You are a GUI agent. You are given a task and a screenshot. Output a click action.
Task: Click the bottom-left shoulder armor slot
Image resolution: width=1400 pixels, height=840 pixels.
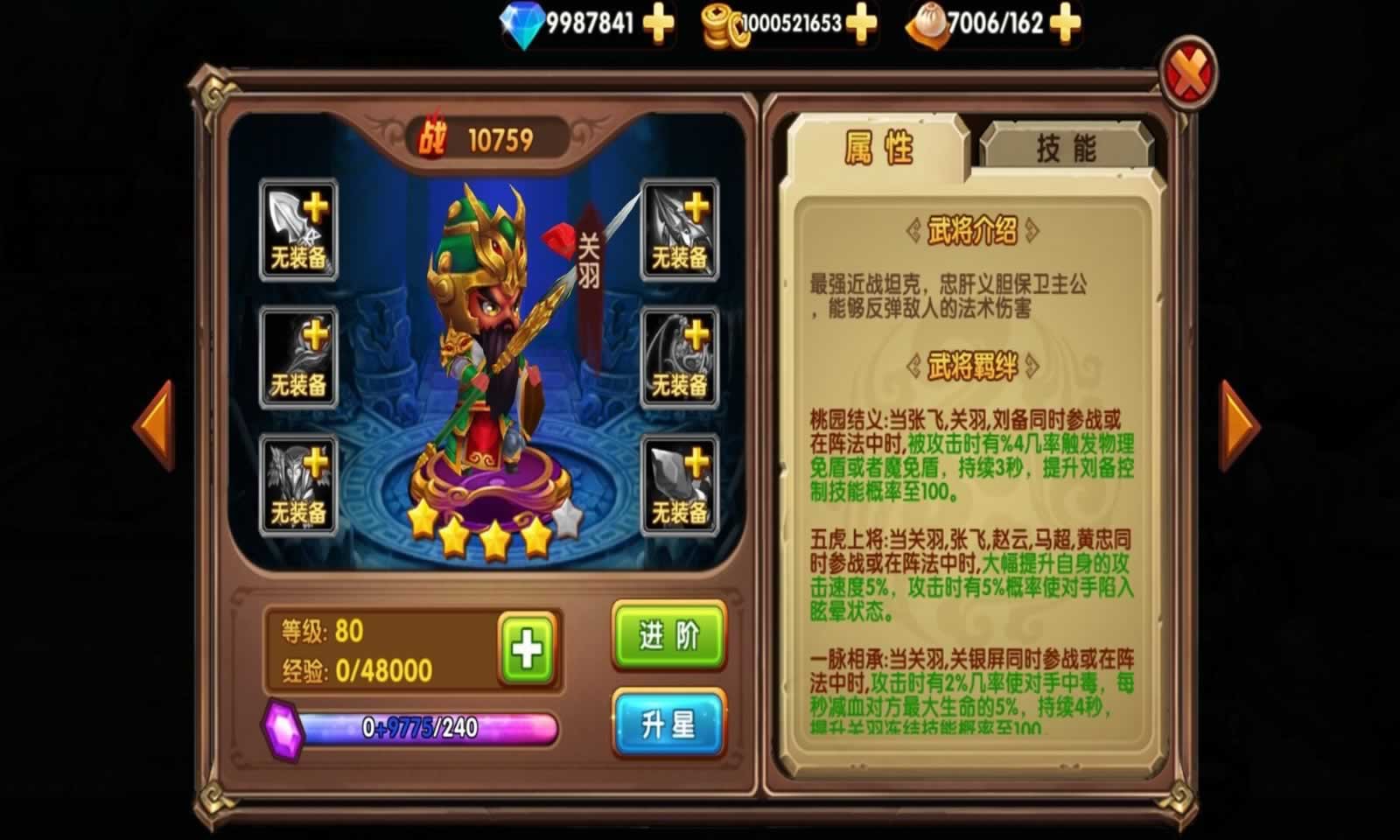point(297,486)
